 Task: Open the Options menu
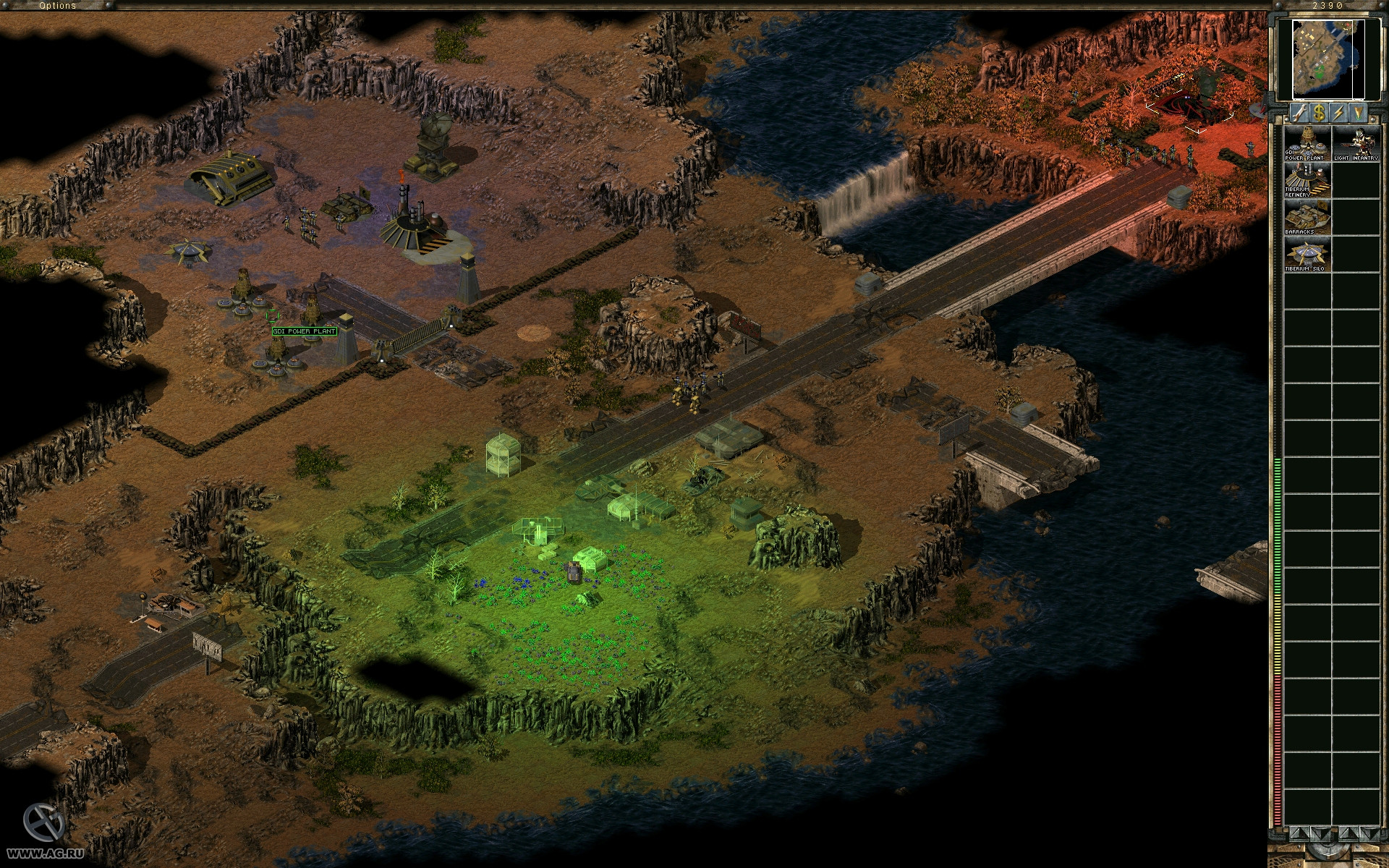[58, 5]
